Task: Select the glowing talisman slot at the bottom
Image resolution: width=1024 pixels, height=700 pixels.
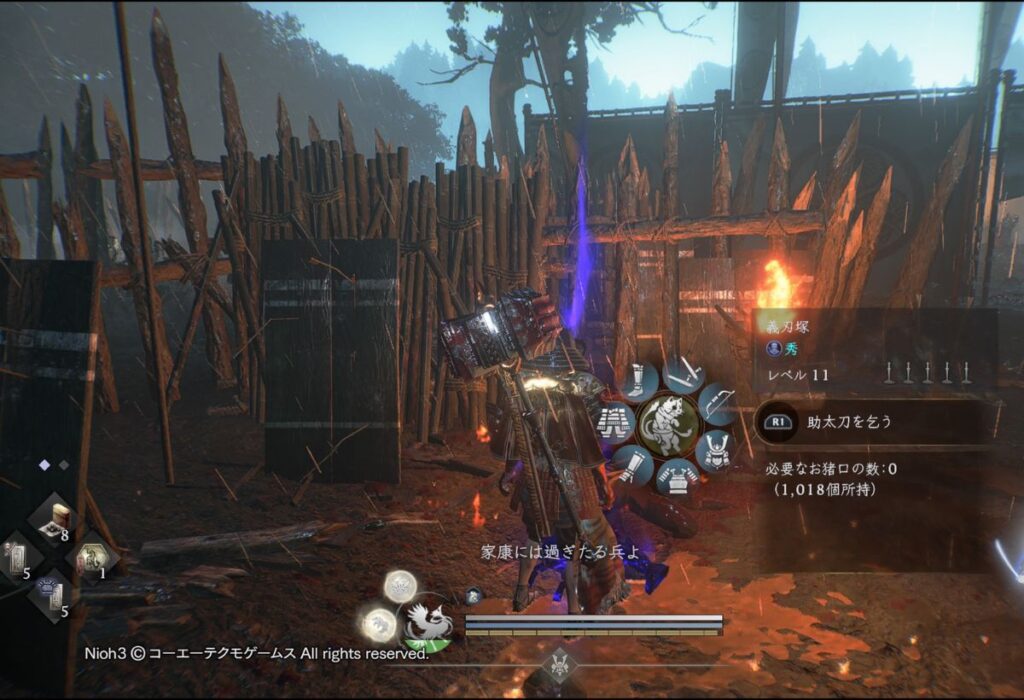Action: click(52, 594)
